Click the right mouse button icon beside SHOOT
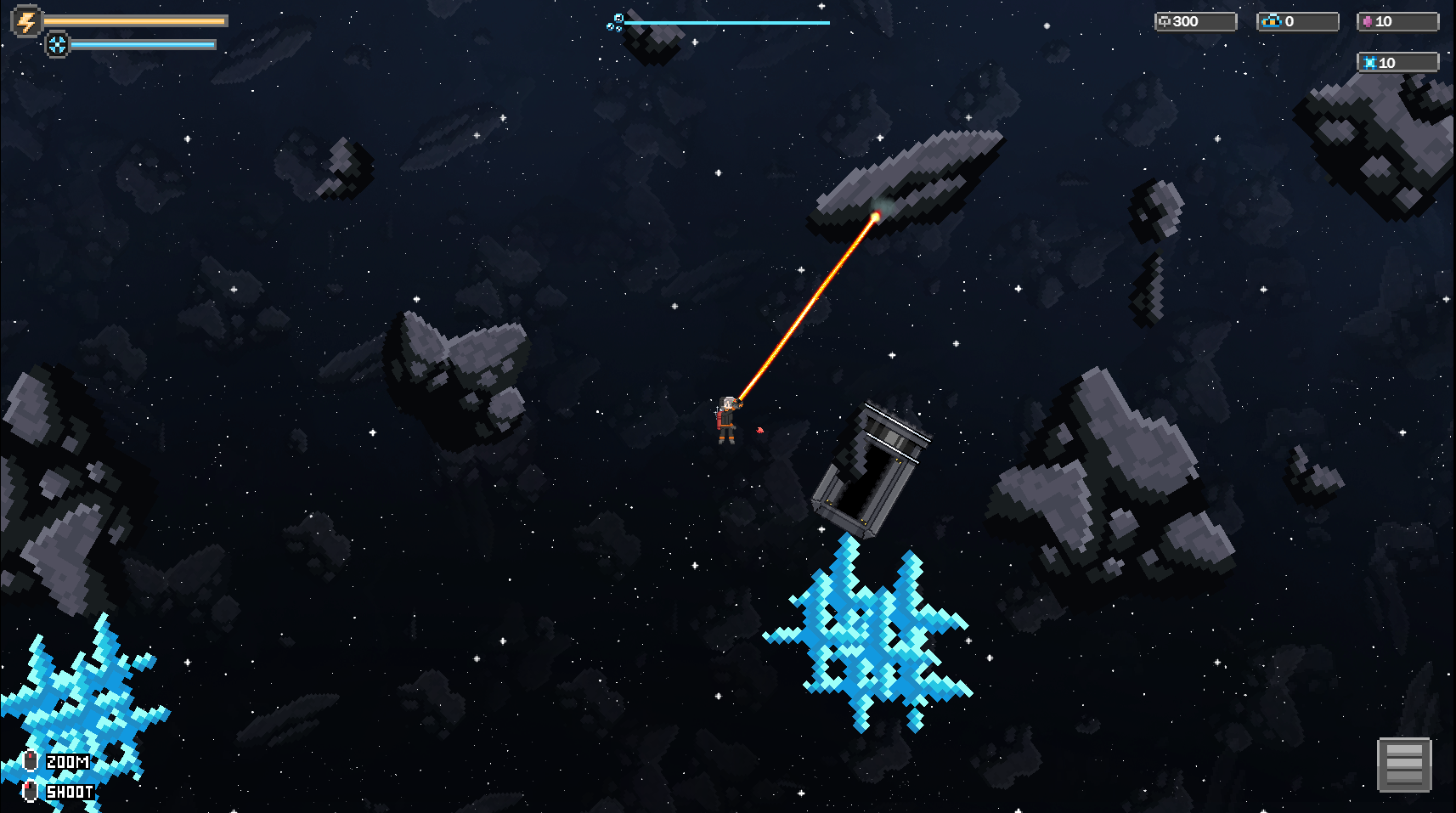Viewport: 1456px width, 813px height. [31, 792]
